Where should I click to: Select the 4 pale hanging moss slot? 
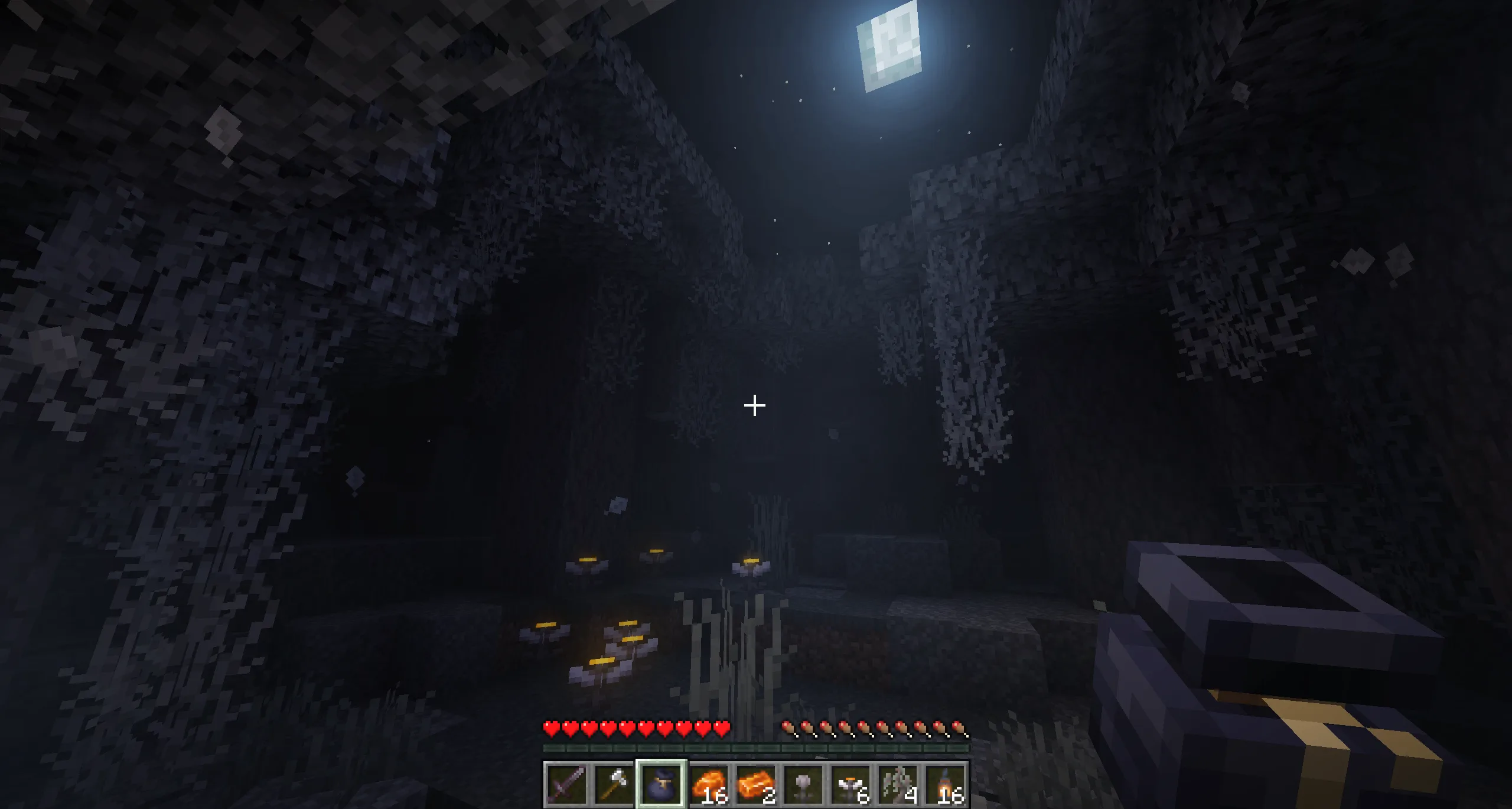(898, 784)
